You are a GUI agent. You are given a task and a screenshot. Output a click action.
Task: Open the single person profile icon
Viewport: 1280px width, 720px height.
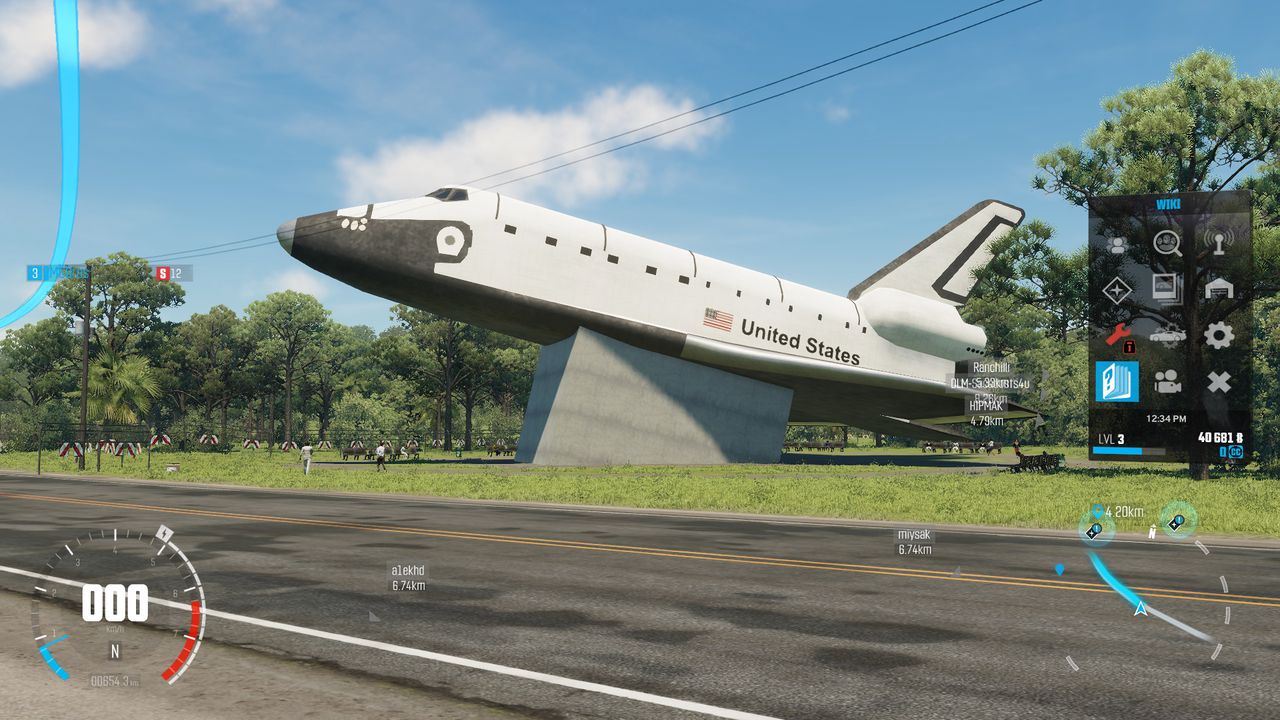click(1116, 243)
